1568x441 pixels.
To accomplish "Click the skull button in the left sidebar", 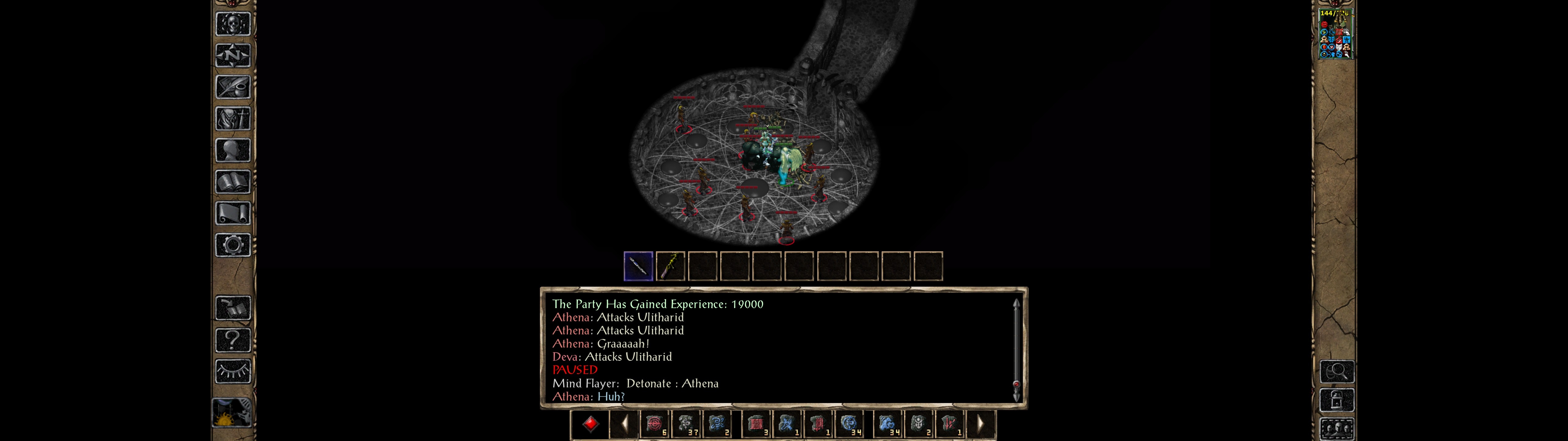I will click(x=233, y=24).
